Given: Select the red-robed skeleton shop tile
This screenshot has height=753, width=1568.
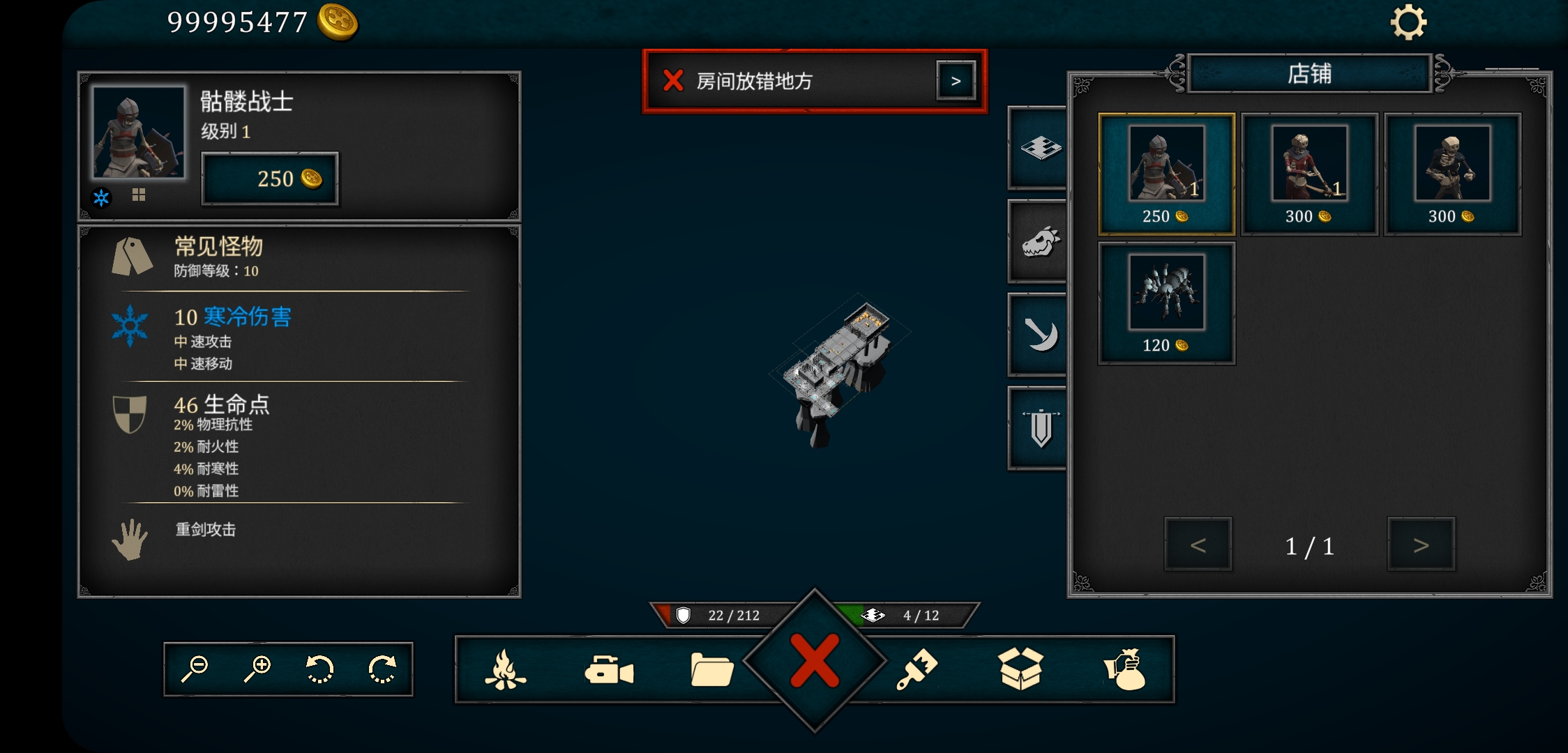Looking at the screenshot, I should coord(1309,174).
